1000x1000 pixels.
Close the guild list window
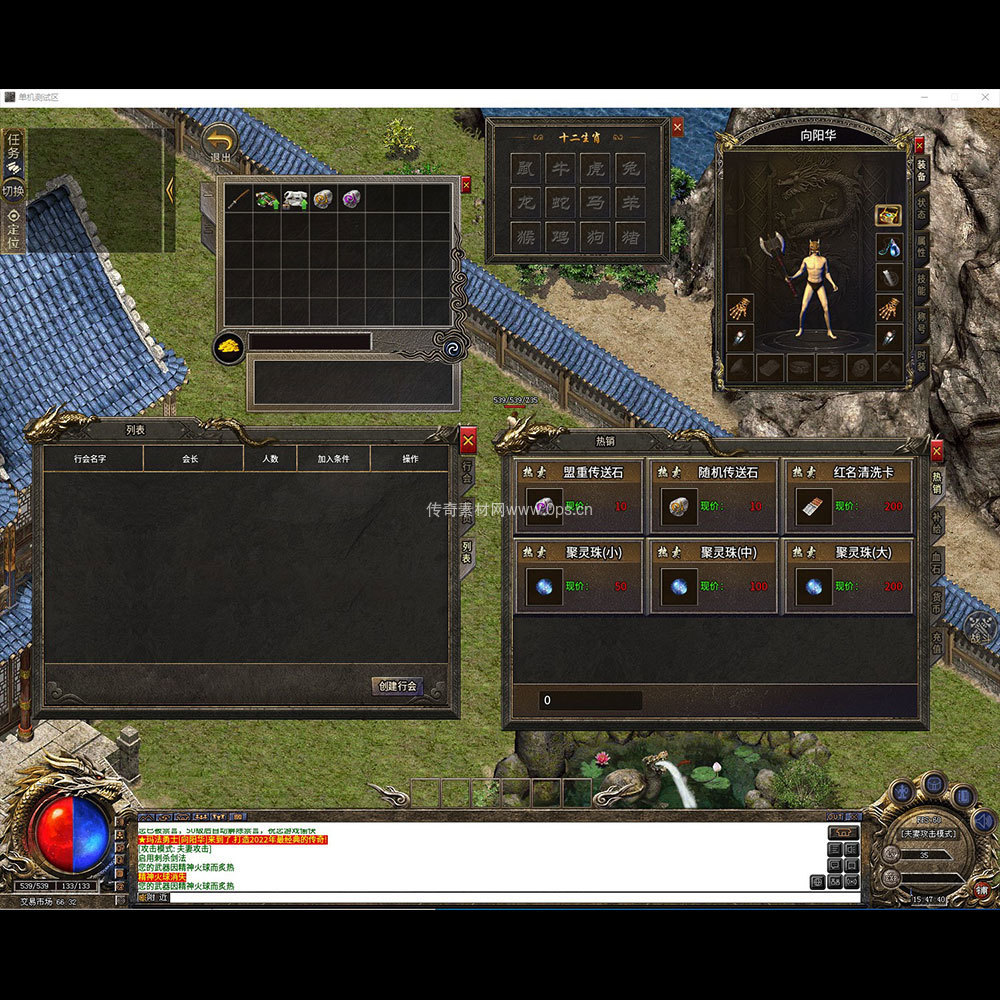point(468,440)
